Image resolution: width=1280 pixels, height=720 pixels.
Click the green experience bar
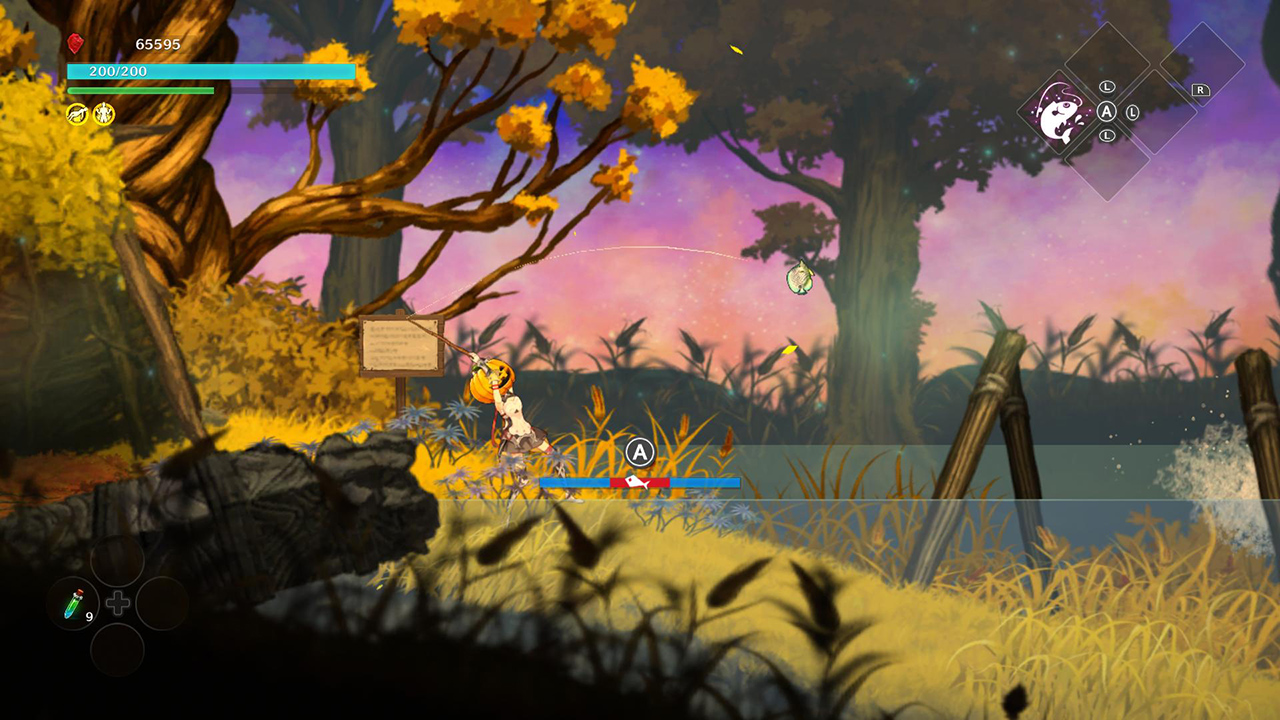point(140,90)
